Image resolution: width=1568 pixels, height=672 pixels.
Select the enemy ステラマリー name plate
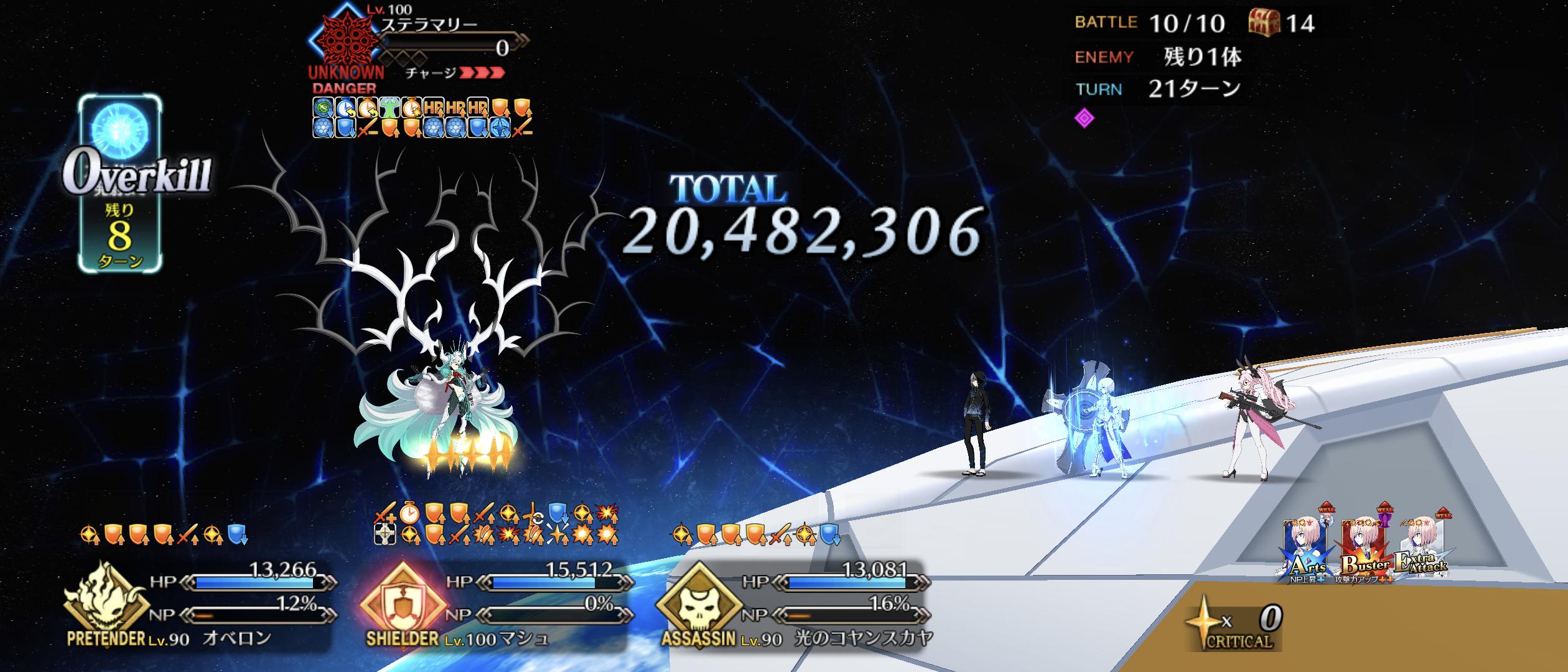click(x=429, y=26)
